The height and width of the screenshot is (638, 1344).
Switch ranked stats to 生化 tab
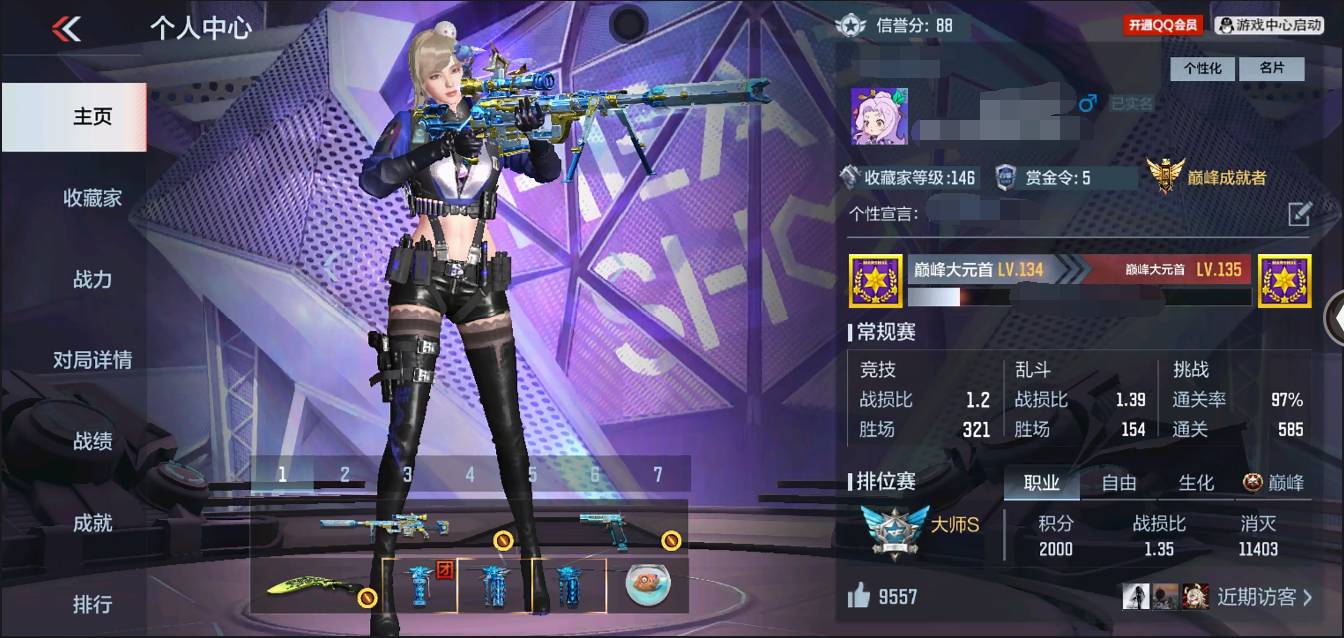point(1195,483)
